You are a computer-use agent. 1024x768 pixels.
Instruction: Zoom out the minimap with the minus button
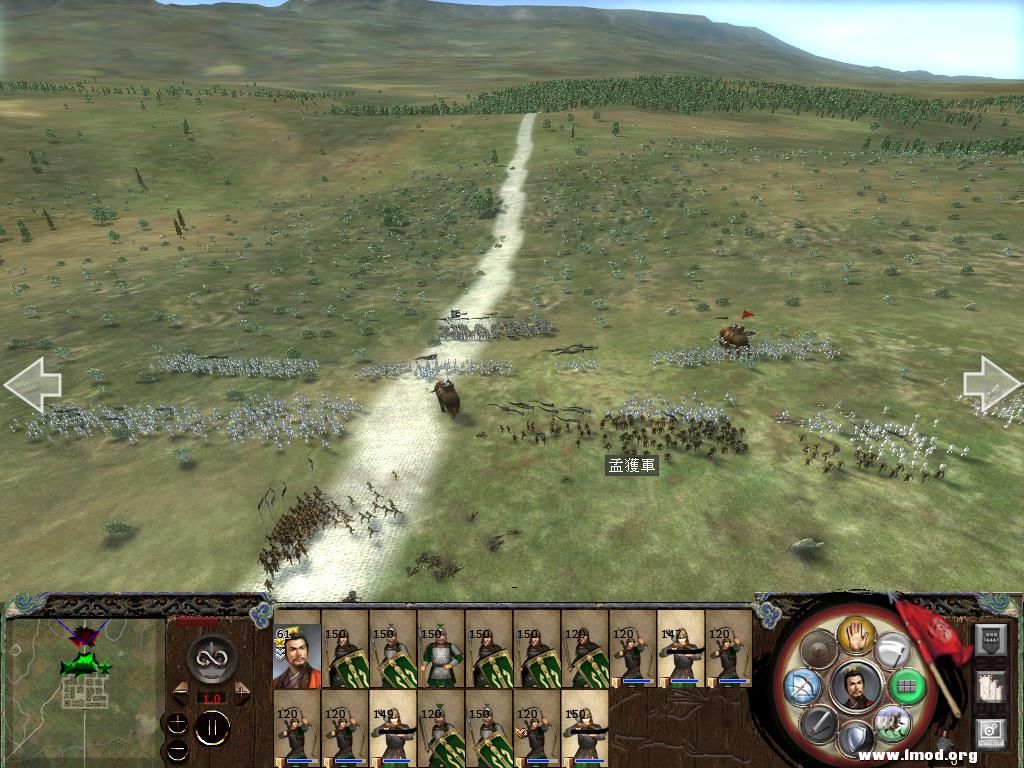click(176, 749)
